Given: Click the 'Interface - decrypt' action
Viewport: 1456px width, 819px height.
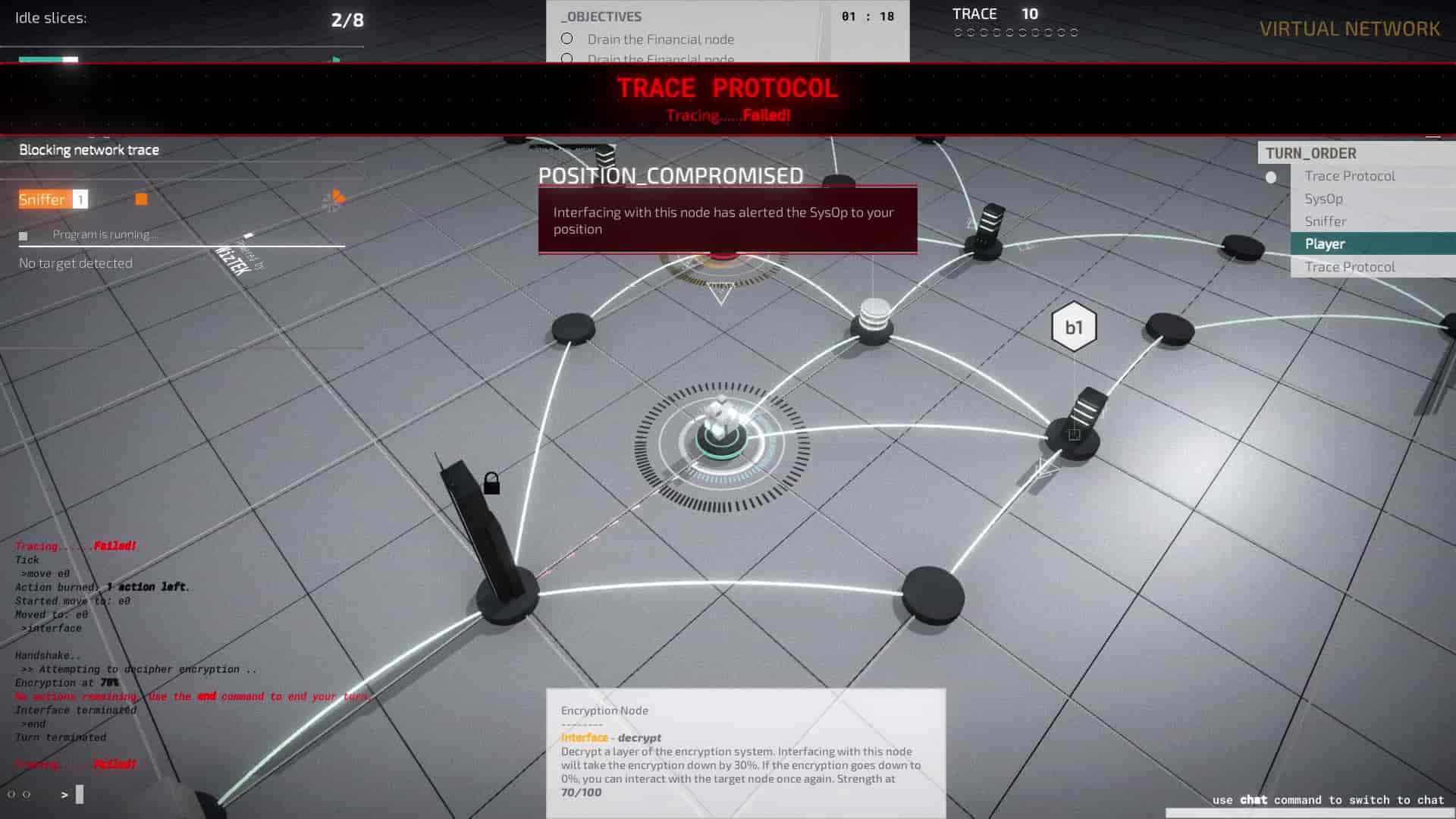Looking at the screenshot, I should 610,737.
